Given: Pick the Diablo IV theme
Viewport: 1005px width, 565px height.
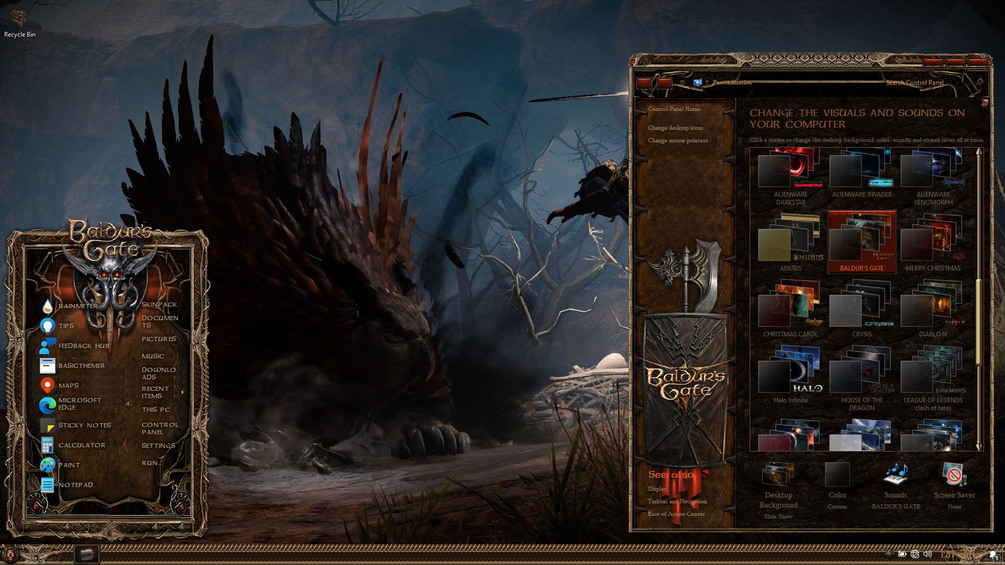Looking at the screenshot, I should click(x=932, y=310).
